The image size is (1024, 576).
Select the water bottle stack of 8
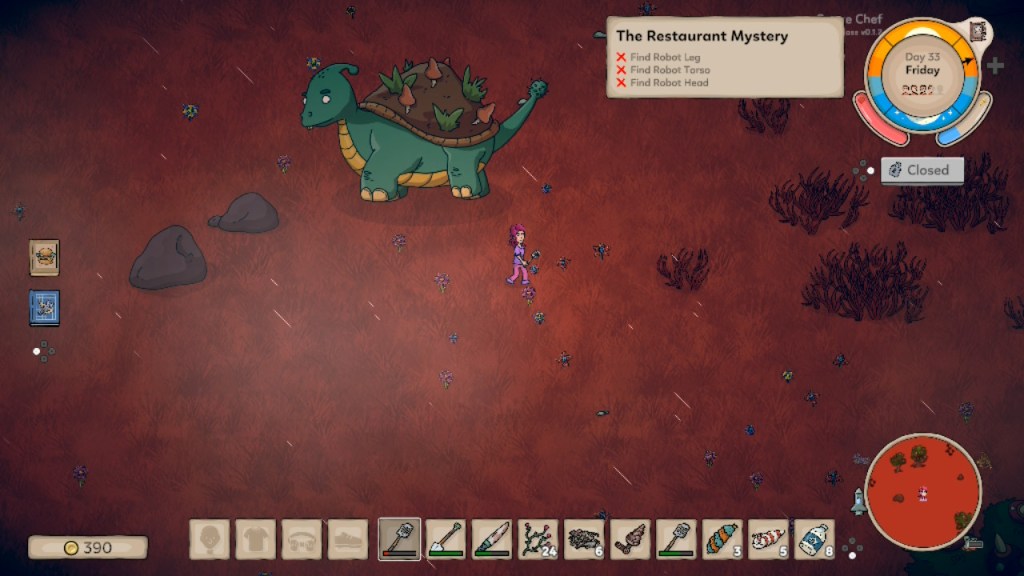tap(815, 539)
